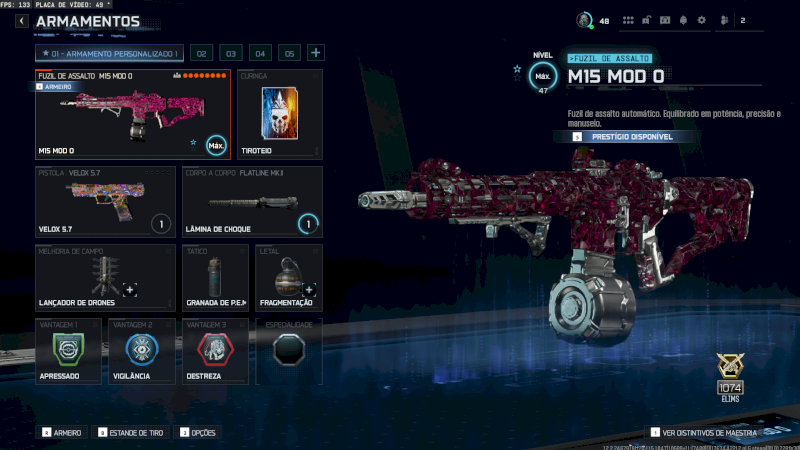Select the Granada de P.E.M. tactical slot
Screen dimensions: 800x450
(215, 277)
